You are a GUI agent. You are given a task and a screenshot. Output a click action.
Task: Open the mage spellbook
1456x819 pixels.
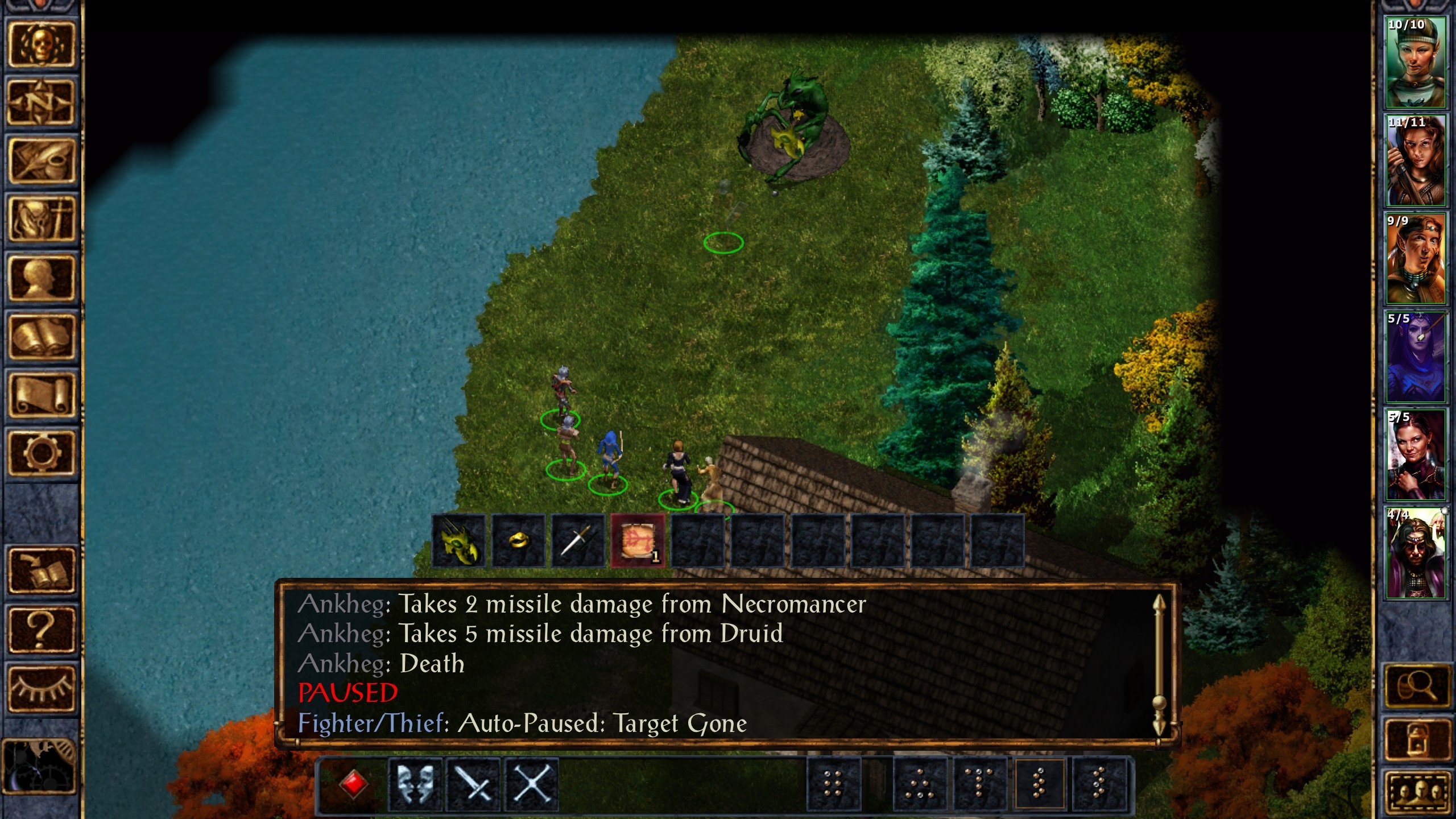coord(40,337)
